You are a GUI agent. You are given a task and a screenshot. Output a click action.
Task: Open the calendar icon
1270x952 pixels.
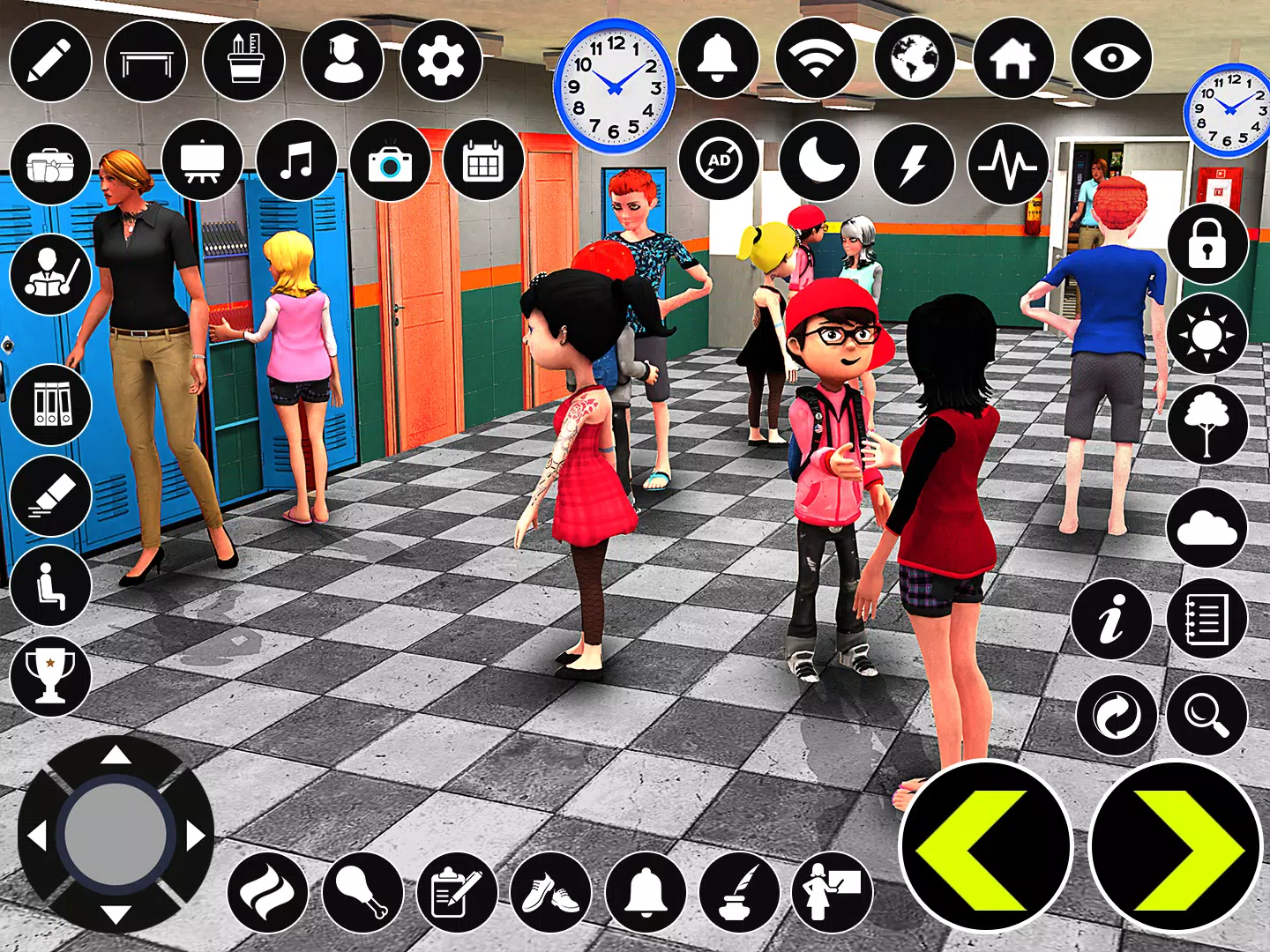point(483,163)
